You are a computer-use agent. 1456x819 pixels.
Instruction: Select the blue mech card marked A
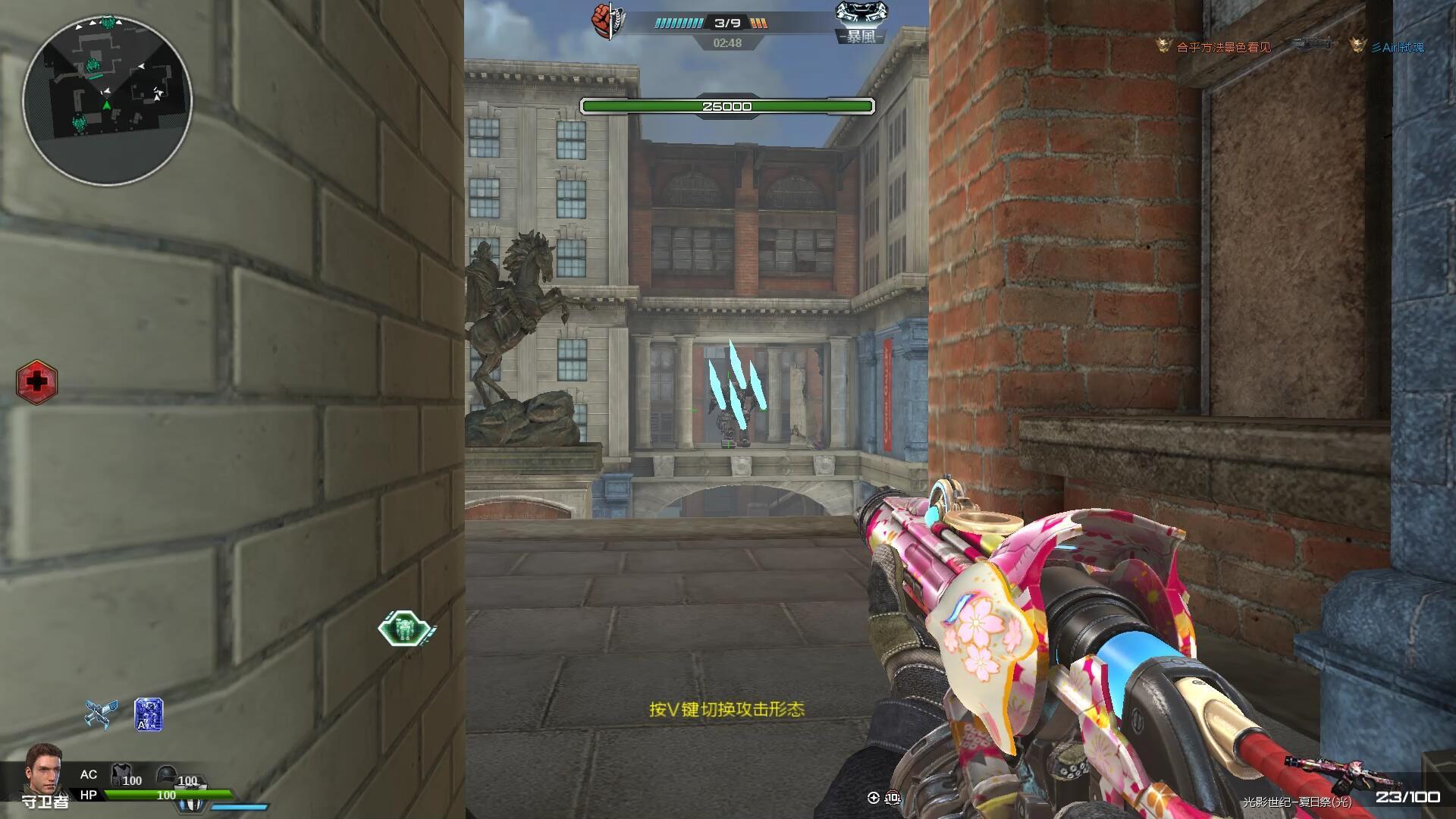click(149, 714)
